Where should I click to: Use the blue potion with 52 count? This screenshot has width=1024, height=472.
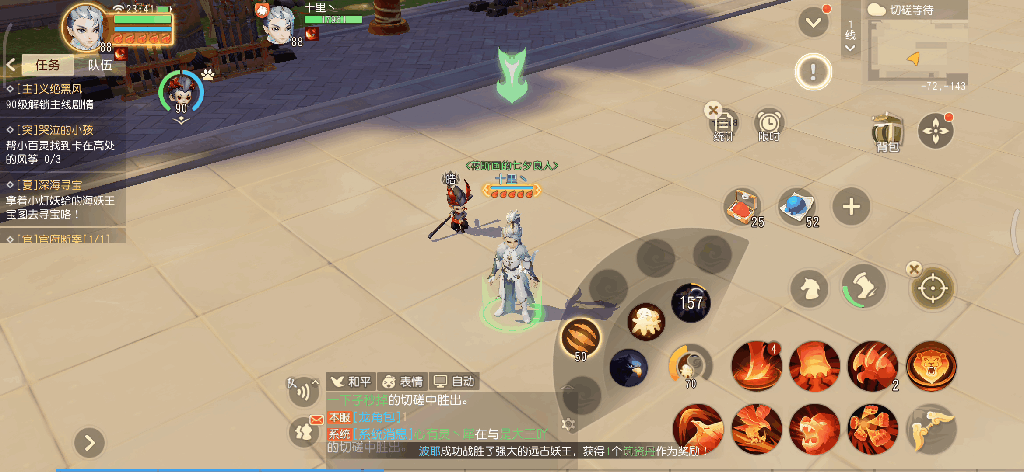click(798, 205)
